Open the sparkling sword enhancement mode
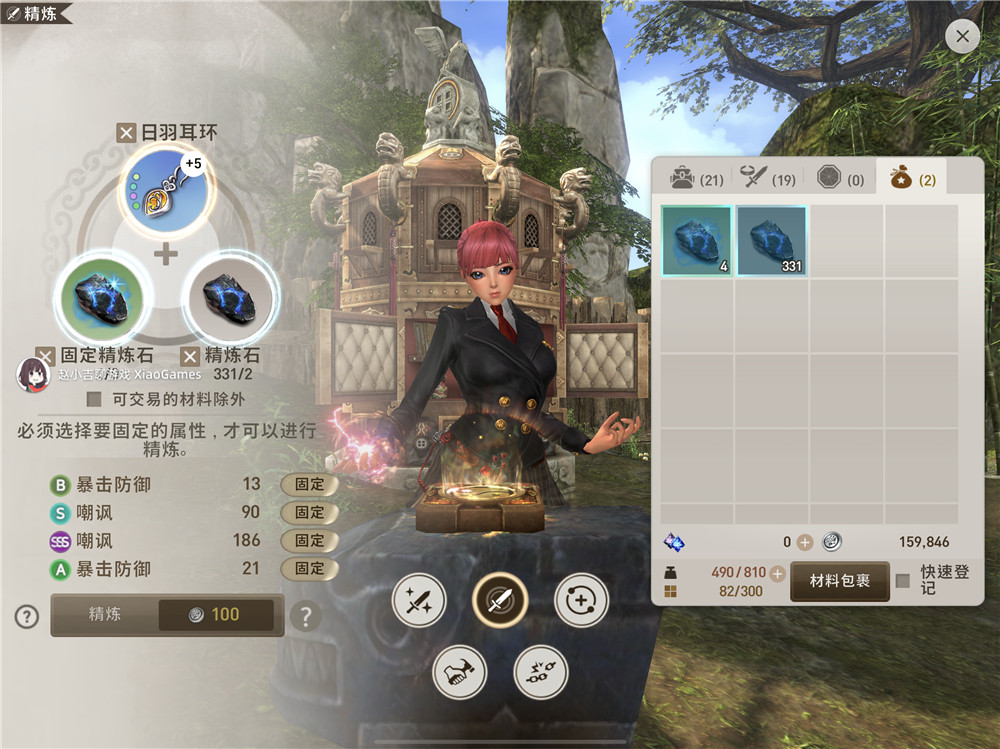Screen dimensions: 1000x749 [x=419, y=600]
